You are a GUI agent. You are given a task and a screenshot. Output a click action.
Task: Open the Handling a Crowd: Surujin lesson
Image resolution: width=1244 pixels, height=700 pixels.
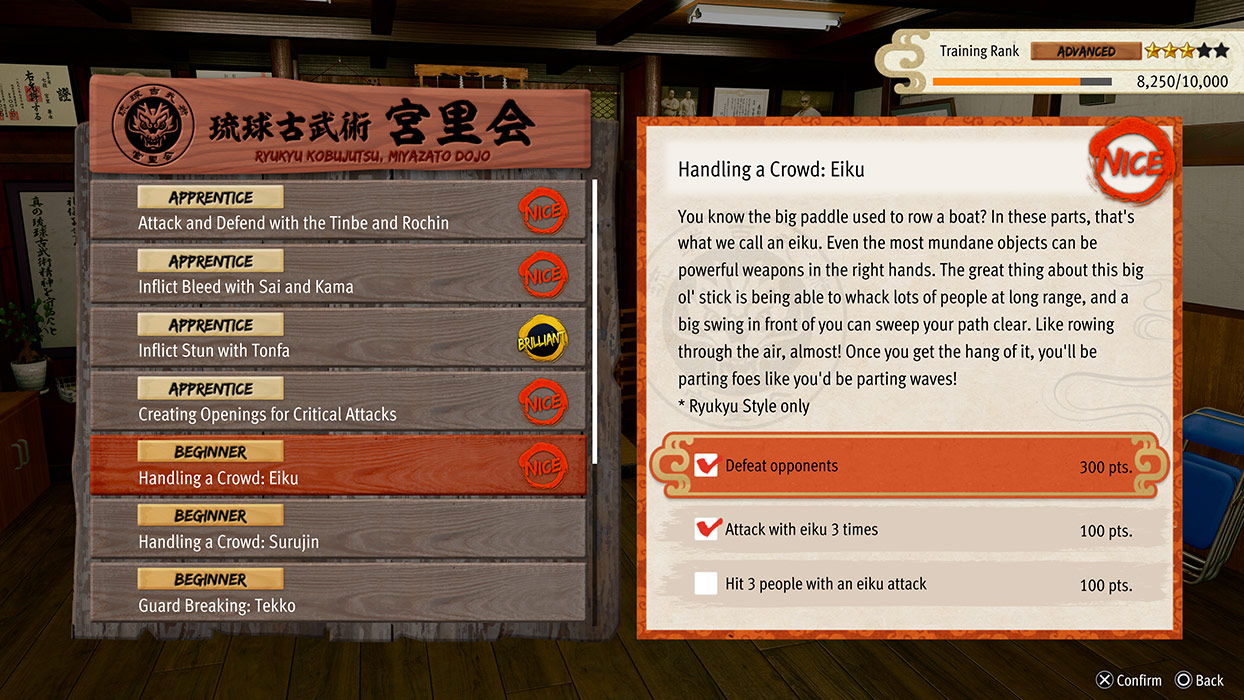(338, 530)
